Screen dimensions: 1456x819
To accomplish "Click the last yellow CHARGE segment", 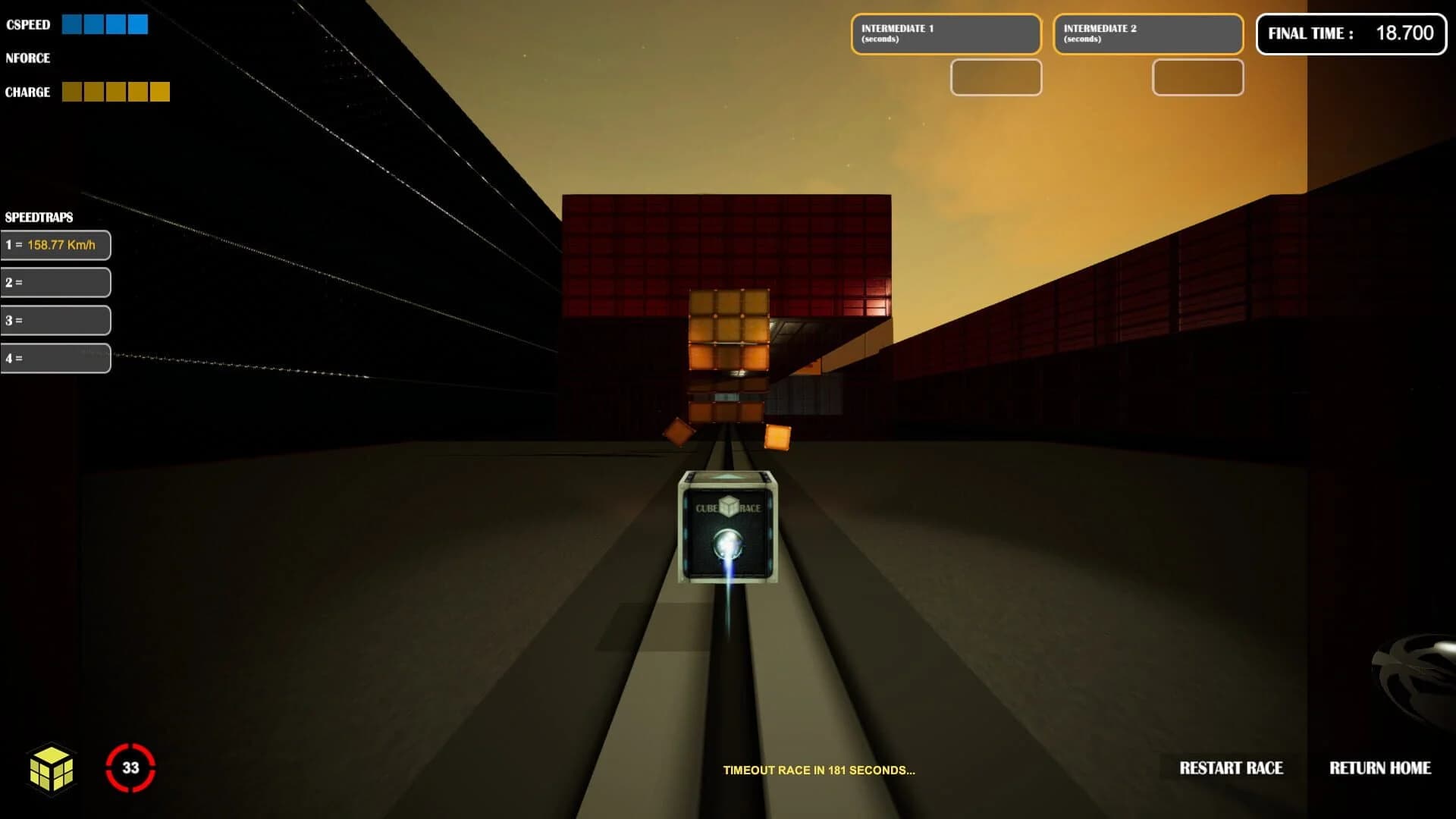I will pos(160,91).
